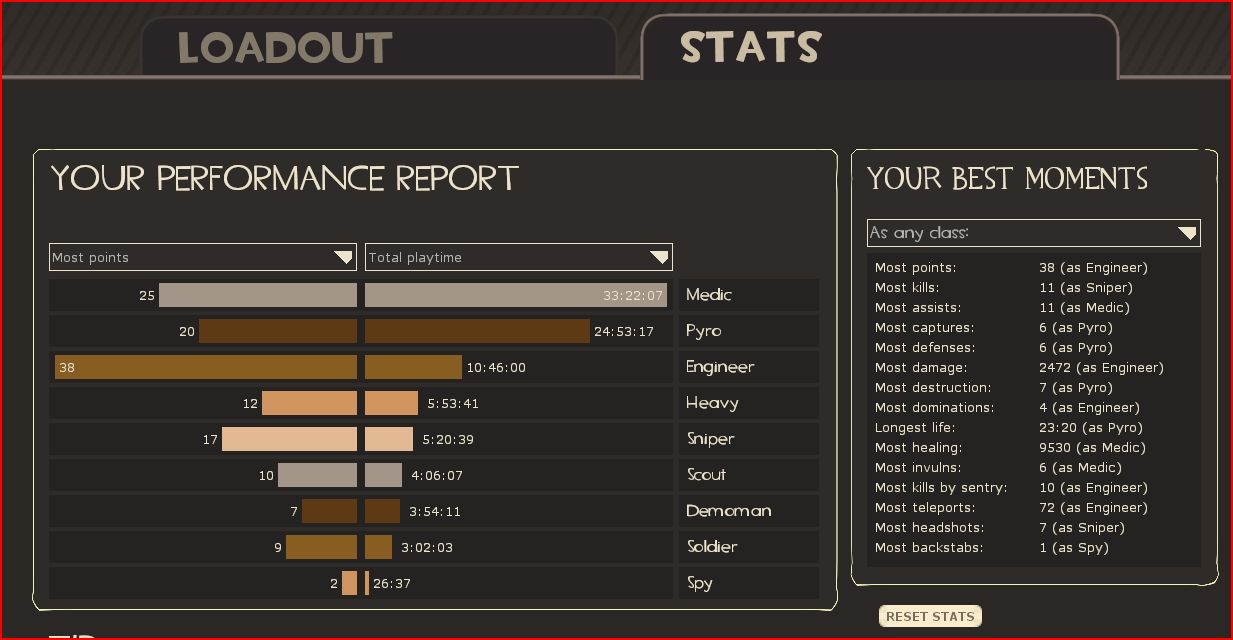
Task: Select the Stats tab
Action: (751, 47)
